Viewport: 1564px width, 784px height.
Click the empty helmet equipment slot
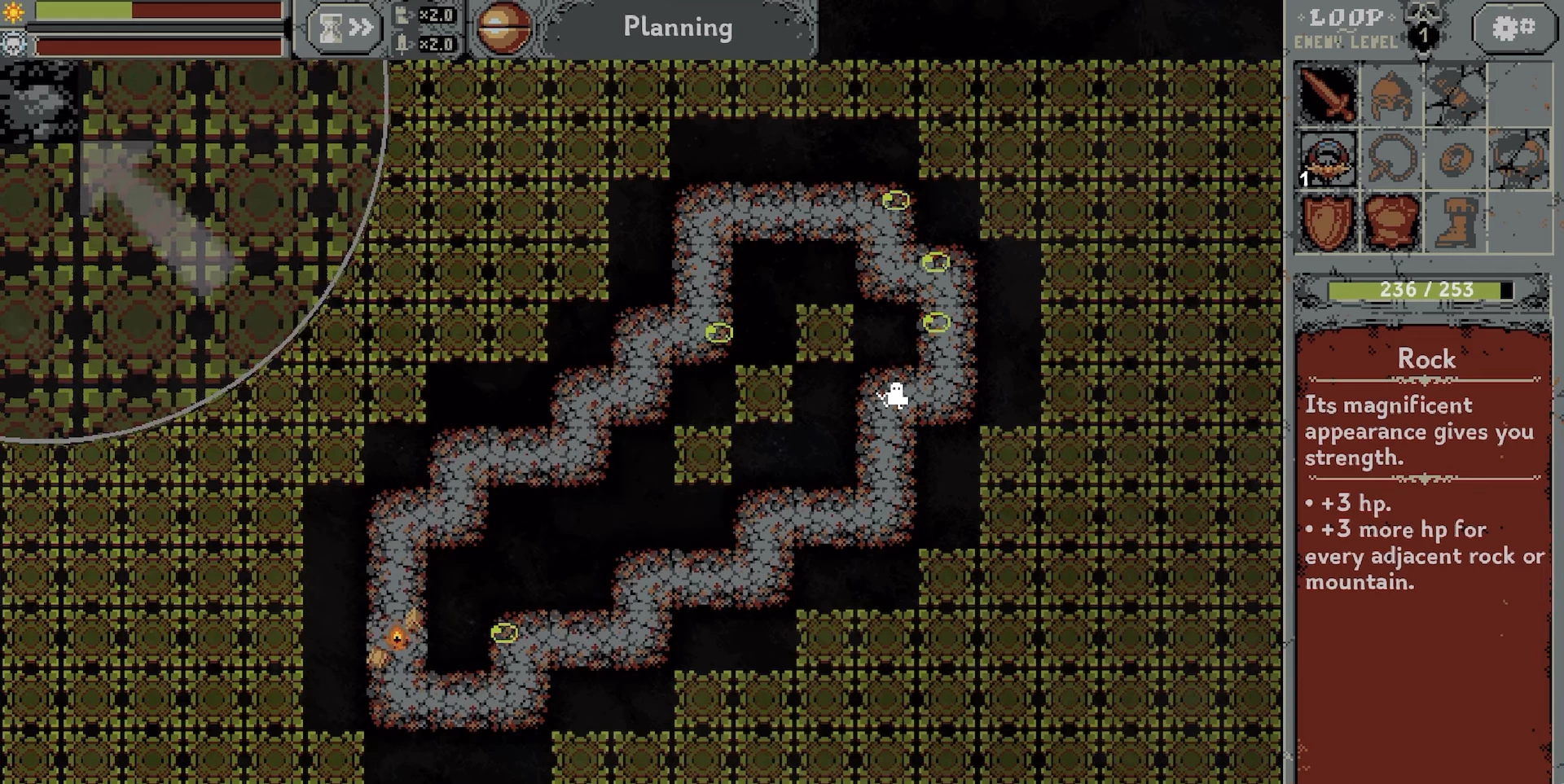click(x=1391, y=94)
